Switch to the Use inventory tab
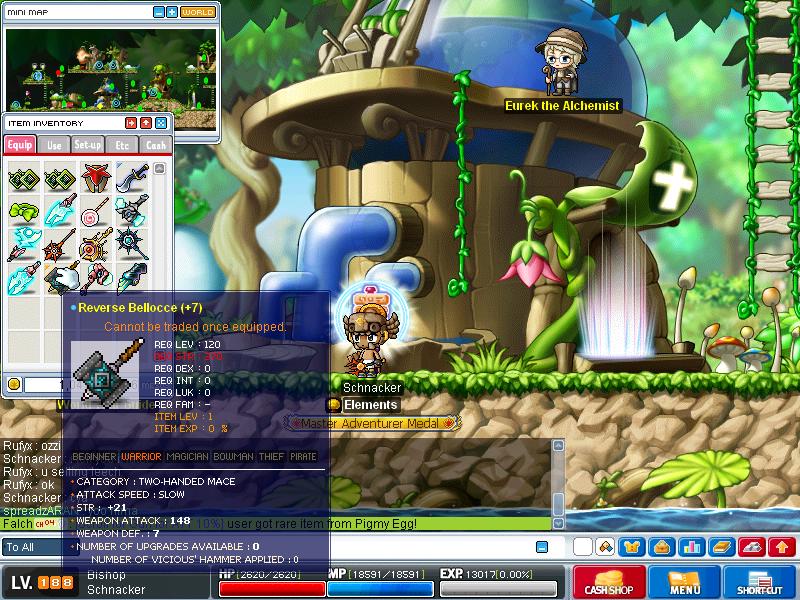 pyautogui.click(x=55, y=145)
